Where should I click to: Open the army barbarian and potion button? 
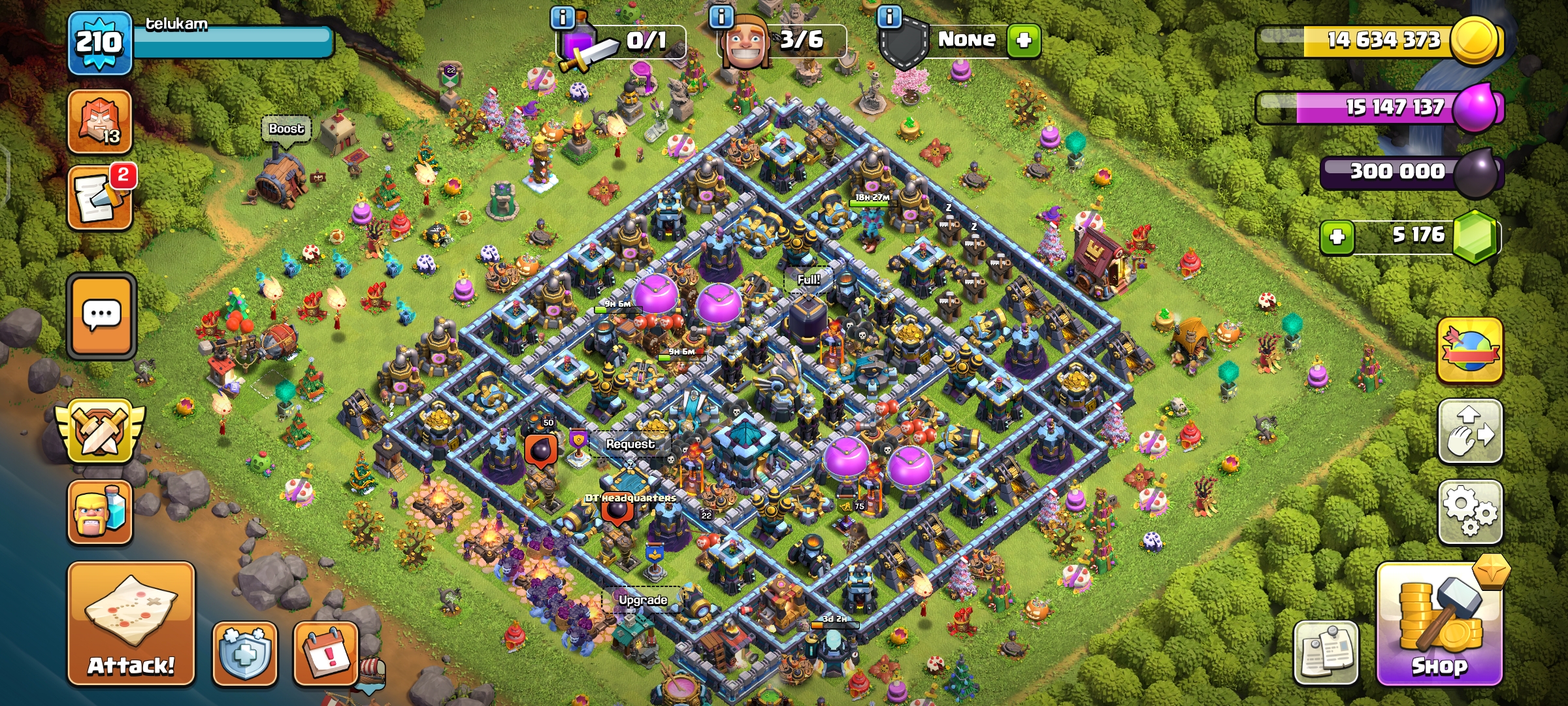100,513
